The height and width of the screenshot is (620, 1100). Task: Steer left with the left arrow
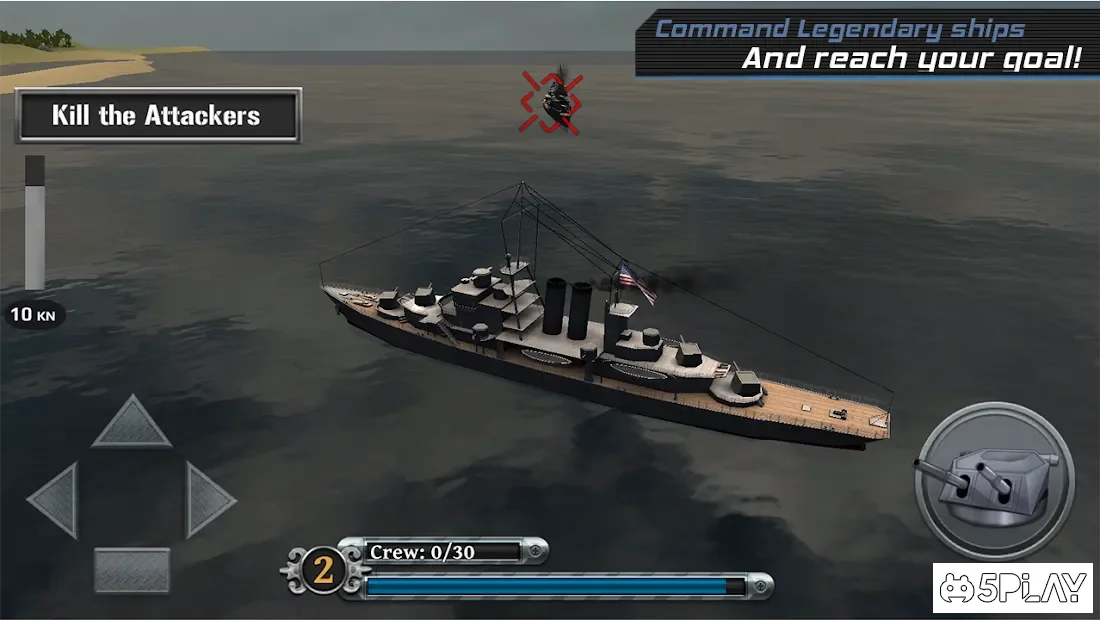coord(57,497)
